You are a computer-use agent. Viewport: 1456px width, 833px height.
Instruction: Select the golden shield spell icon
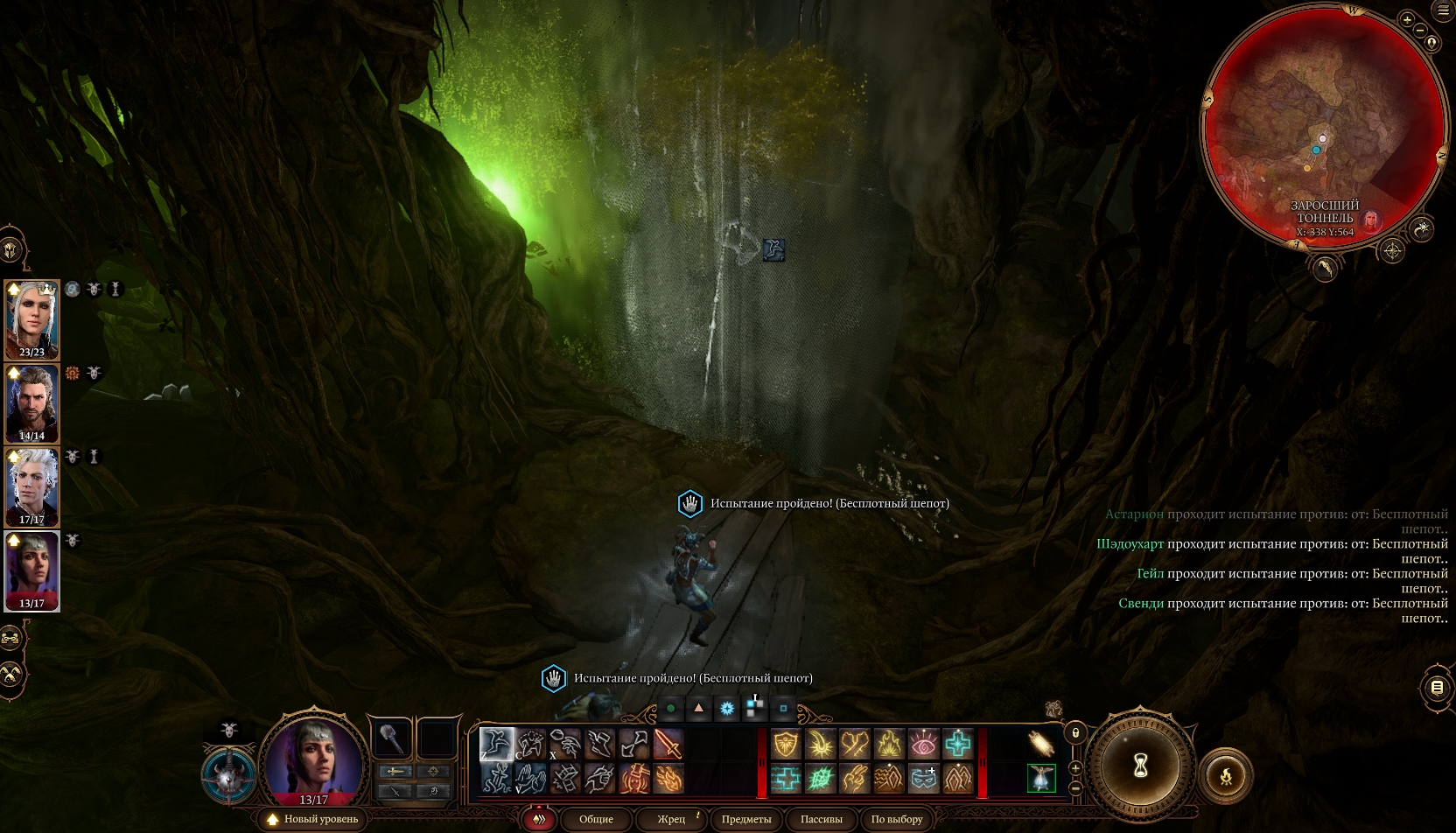tap(786, 745)
